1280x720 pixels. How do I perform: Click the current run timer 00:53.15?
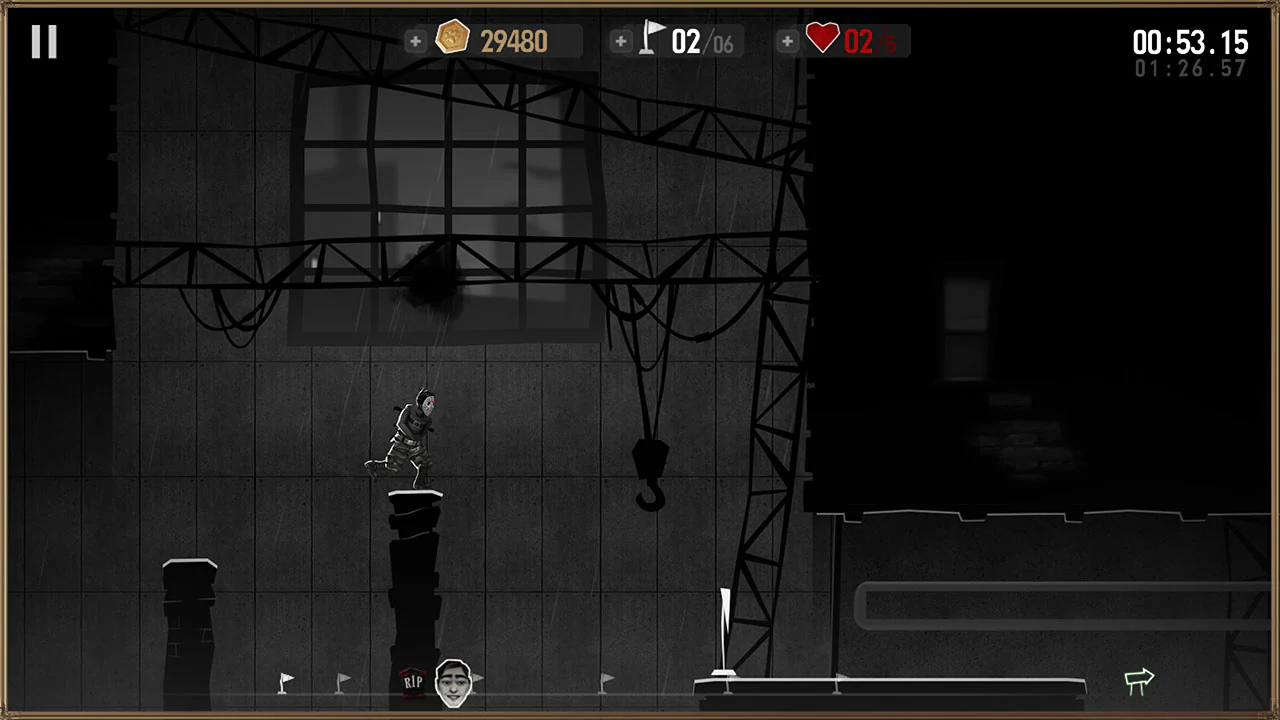click(x=1190, y=43)
